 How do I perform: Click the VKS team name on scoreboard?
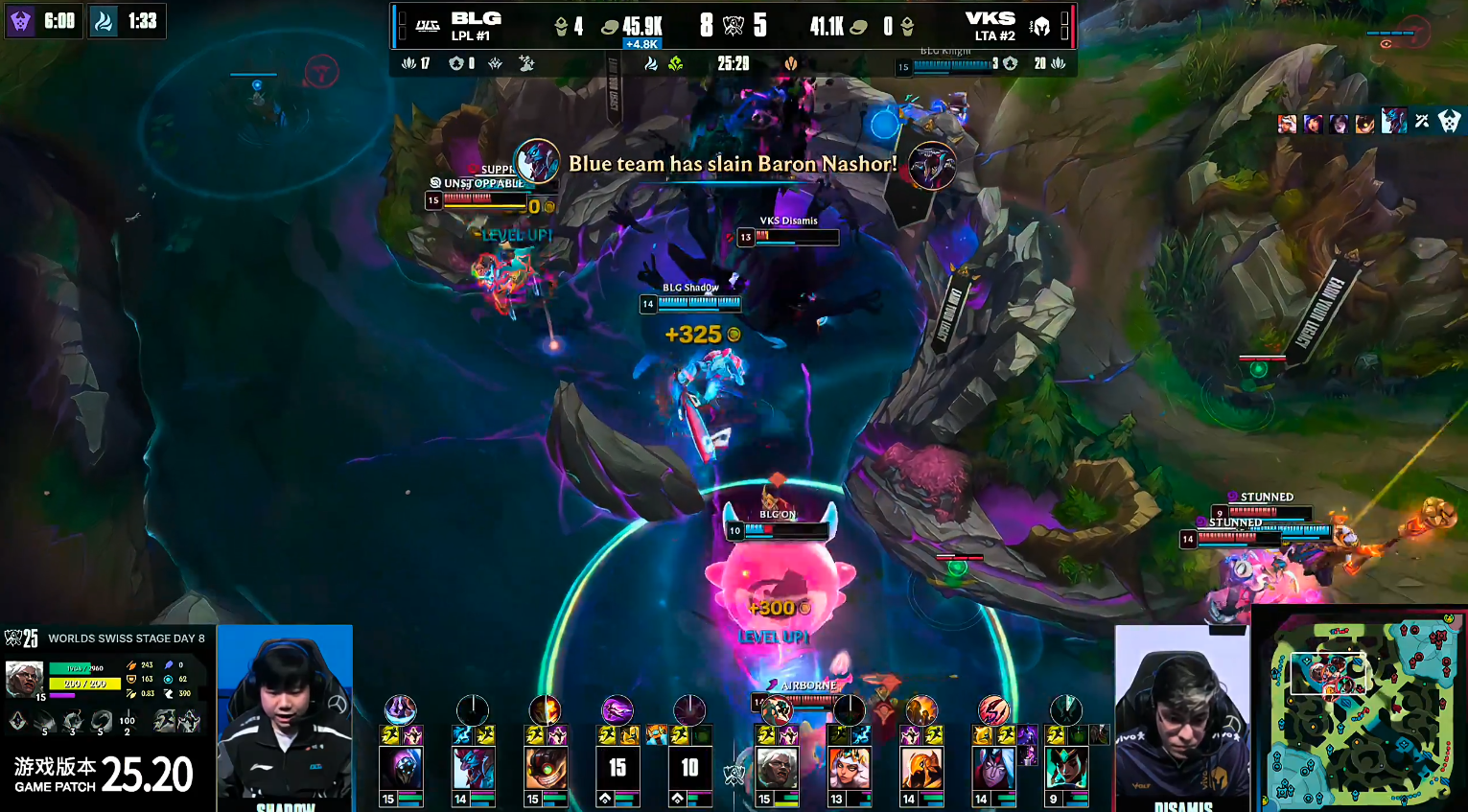(x=990, y=18)
